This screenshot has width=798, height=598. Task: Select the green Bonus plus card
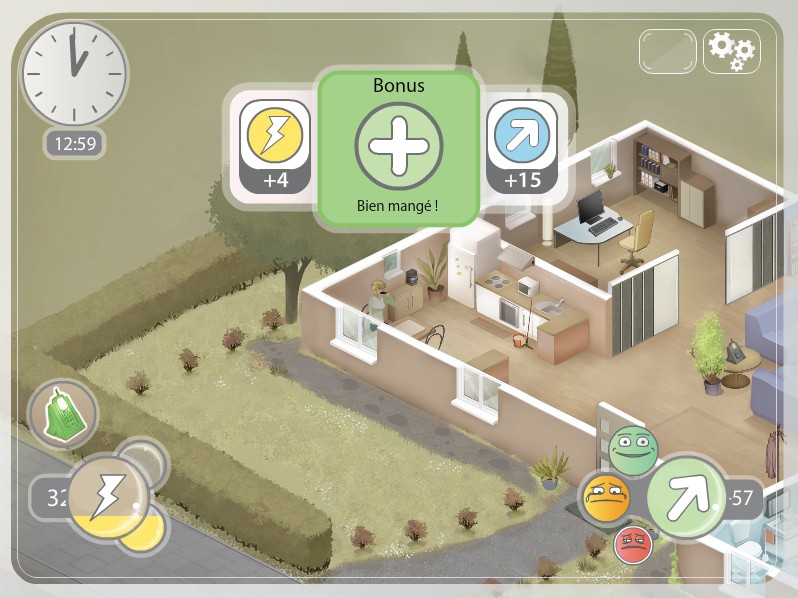pyautogui.click(x=398, y=151)
